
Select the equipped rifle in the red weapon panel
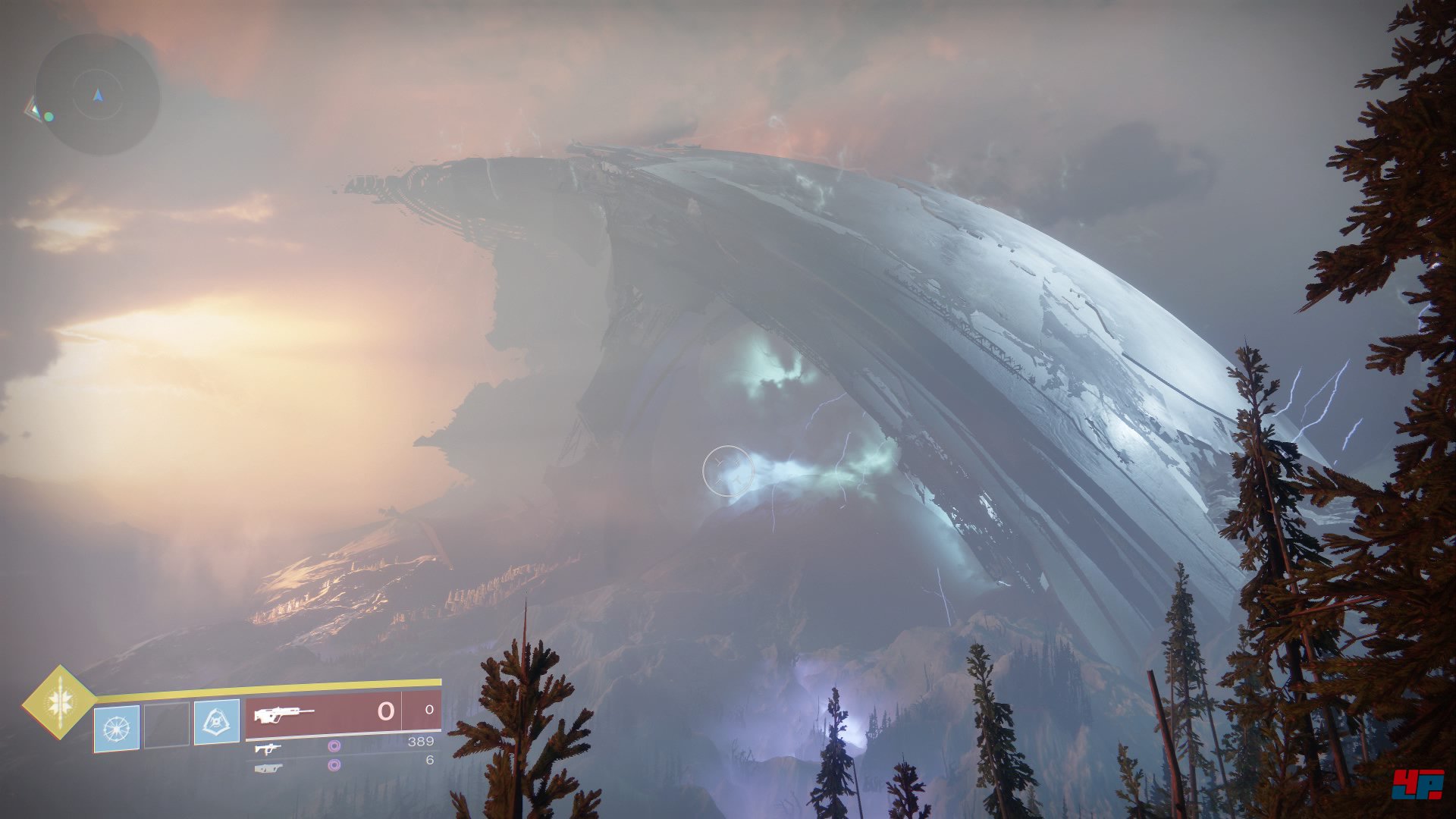[284, 715]
